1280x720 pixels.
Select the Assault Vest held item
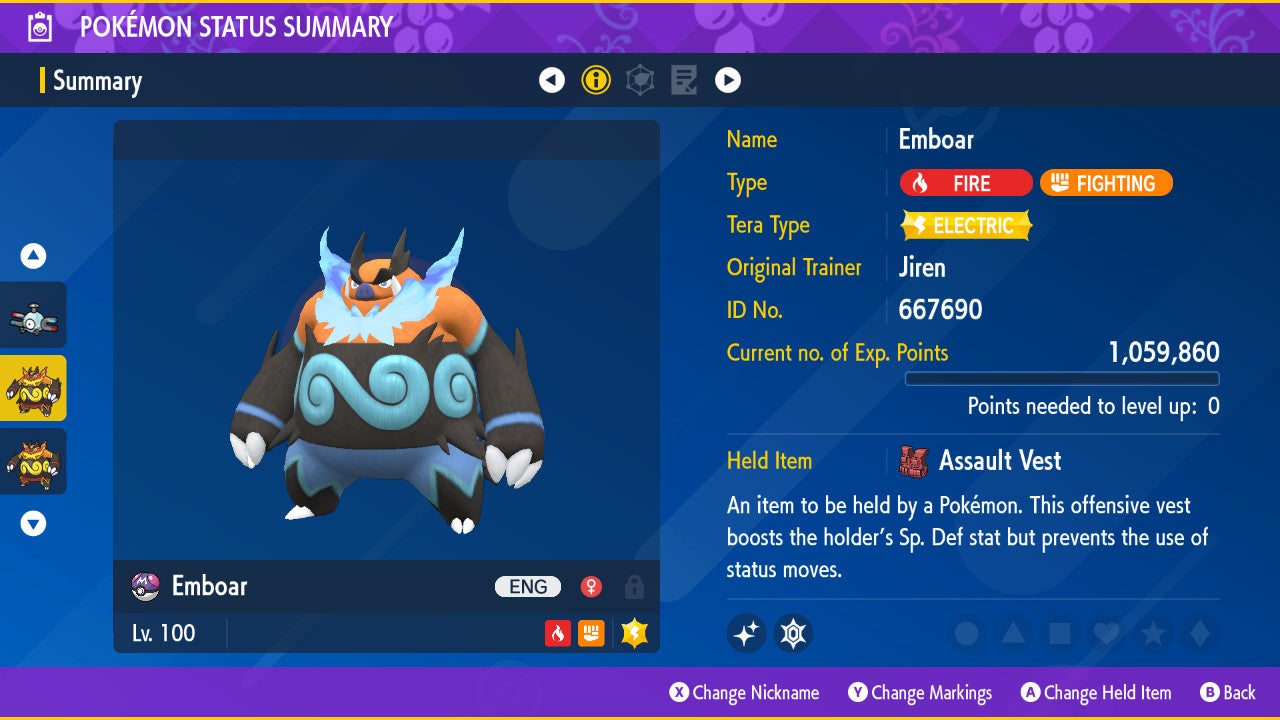click(x=998, y=461)
